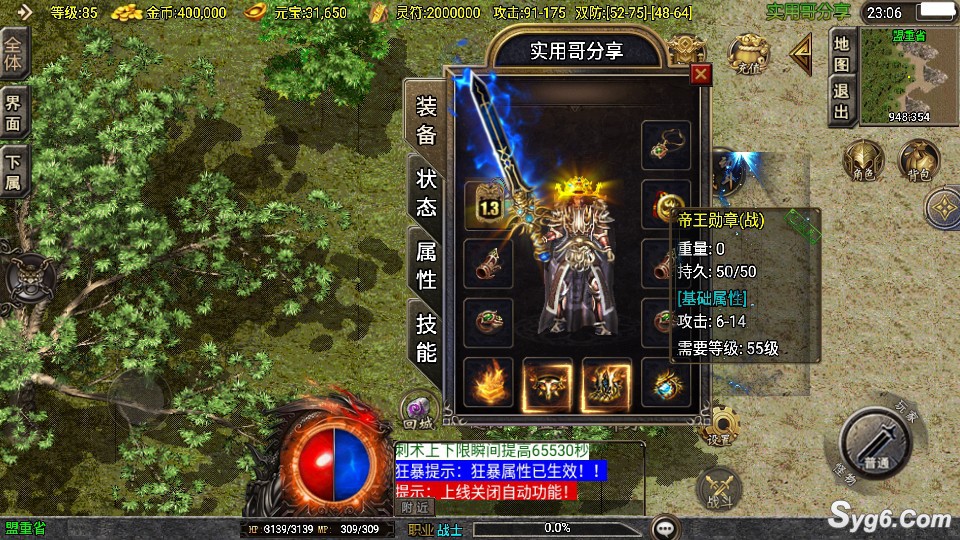Viewport: 960px width, 540px height.
Task: Open the chat speech bubble
Action: pos(666,527)
